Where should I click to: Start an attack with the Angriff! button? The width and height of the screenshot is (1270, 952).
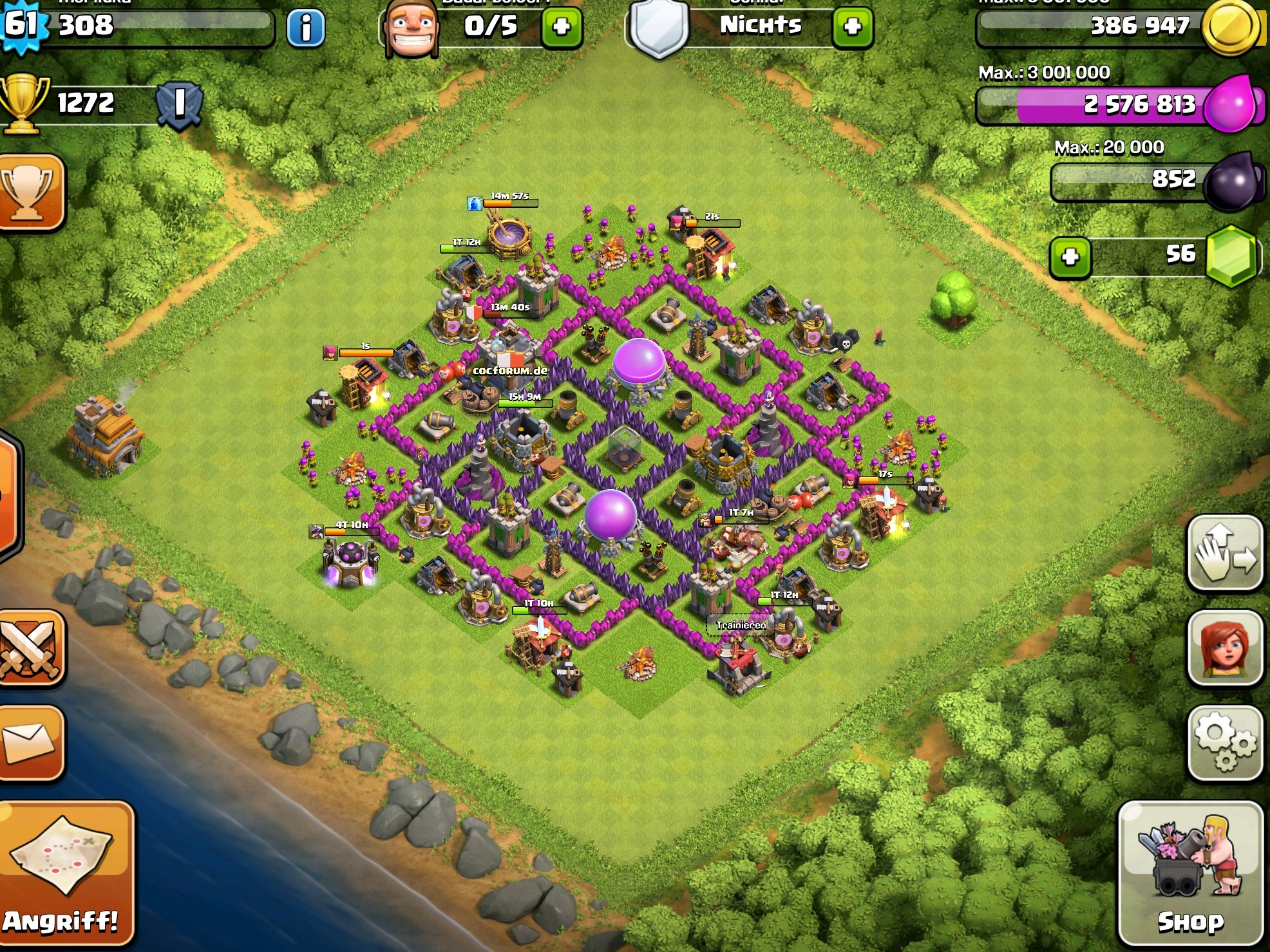pos(64,873)
